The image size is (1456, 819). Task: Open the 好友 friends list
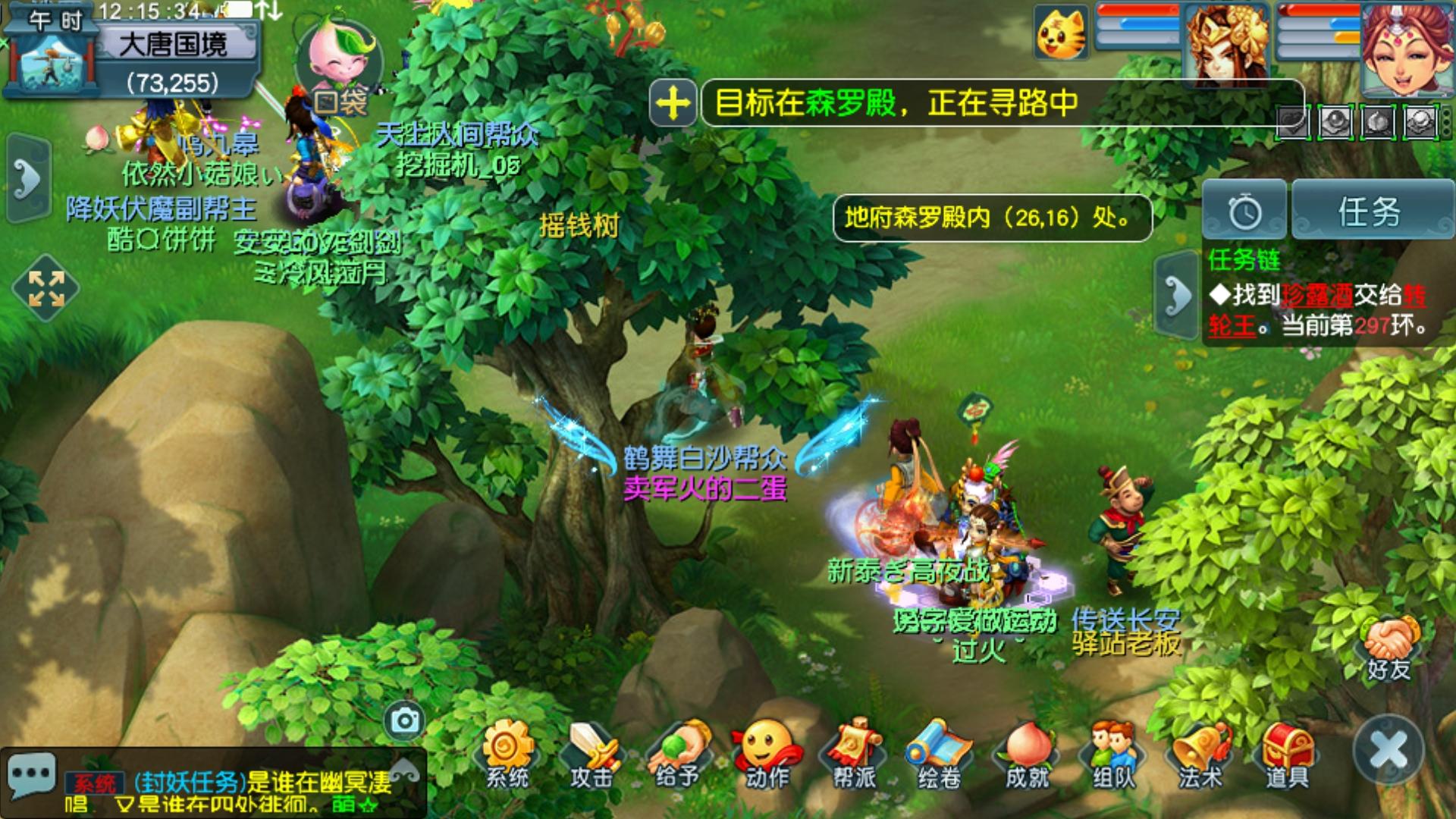point(1389,648)
